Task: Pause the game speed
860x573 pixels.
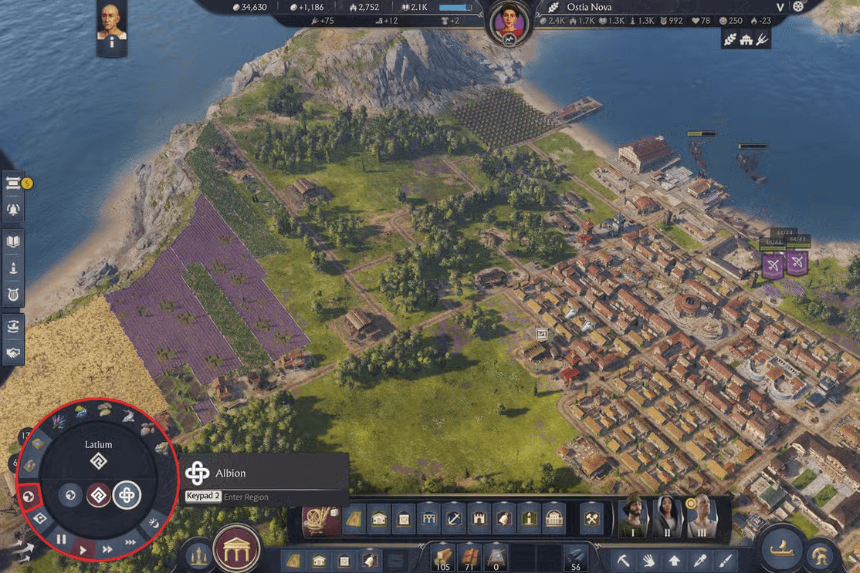Action: 62,539
